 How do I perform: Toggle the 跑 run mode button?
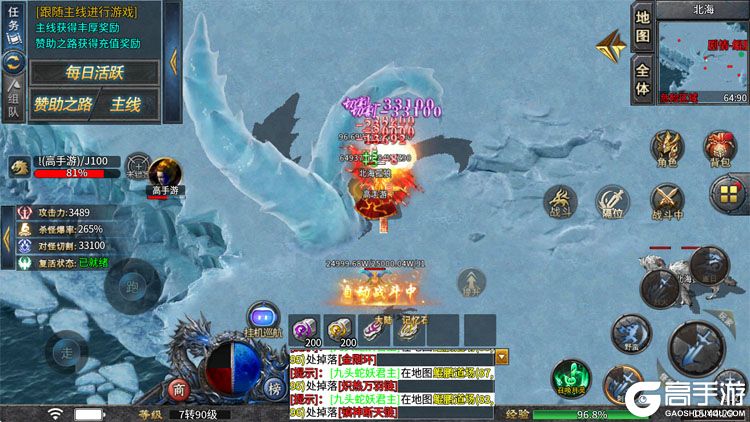tap(131, 286)
